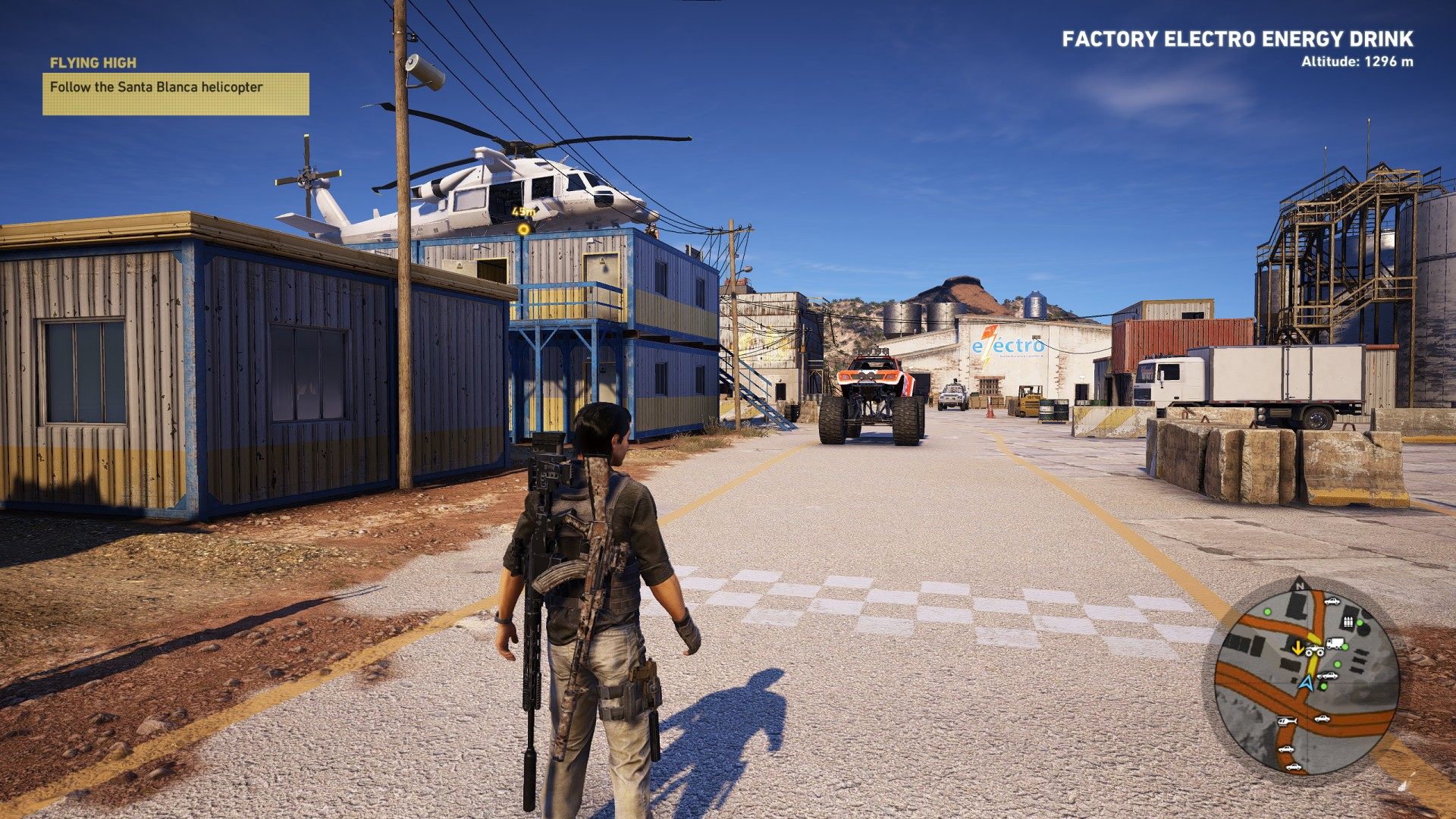Select the cargo truck icon on the minimap
The image size is (1456, 819).
point(1335,643)
